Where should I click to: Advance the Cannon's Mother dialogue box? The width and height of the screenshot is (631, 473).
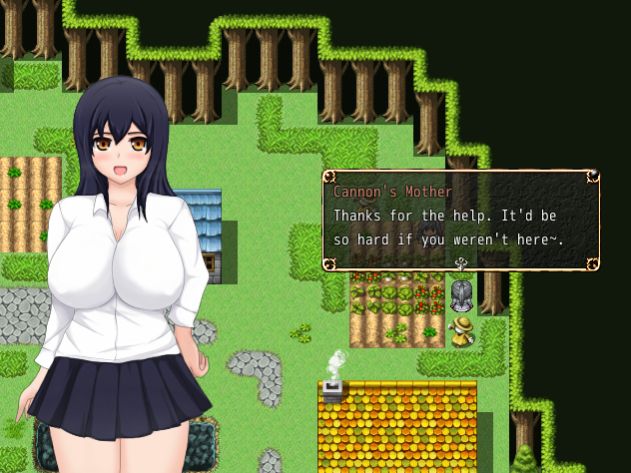(x=460, y=220)
